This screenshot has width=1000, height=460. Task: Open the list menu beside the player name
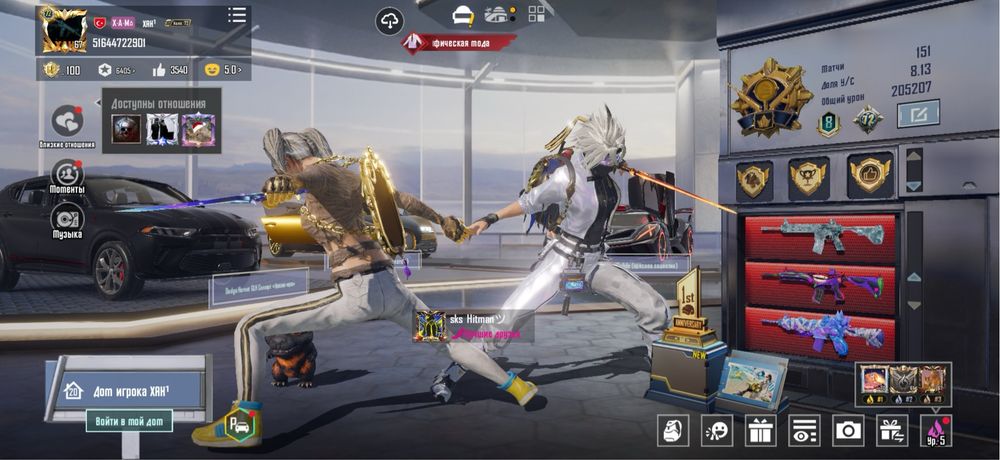(x=236, y=15)
